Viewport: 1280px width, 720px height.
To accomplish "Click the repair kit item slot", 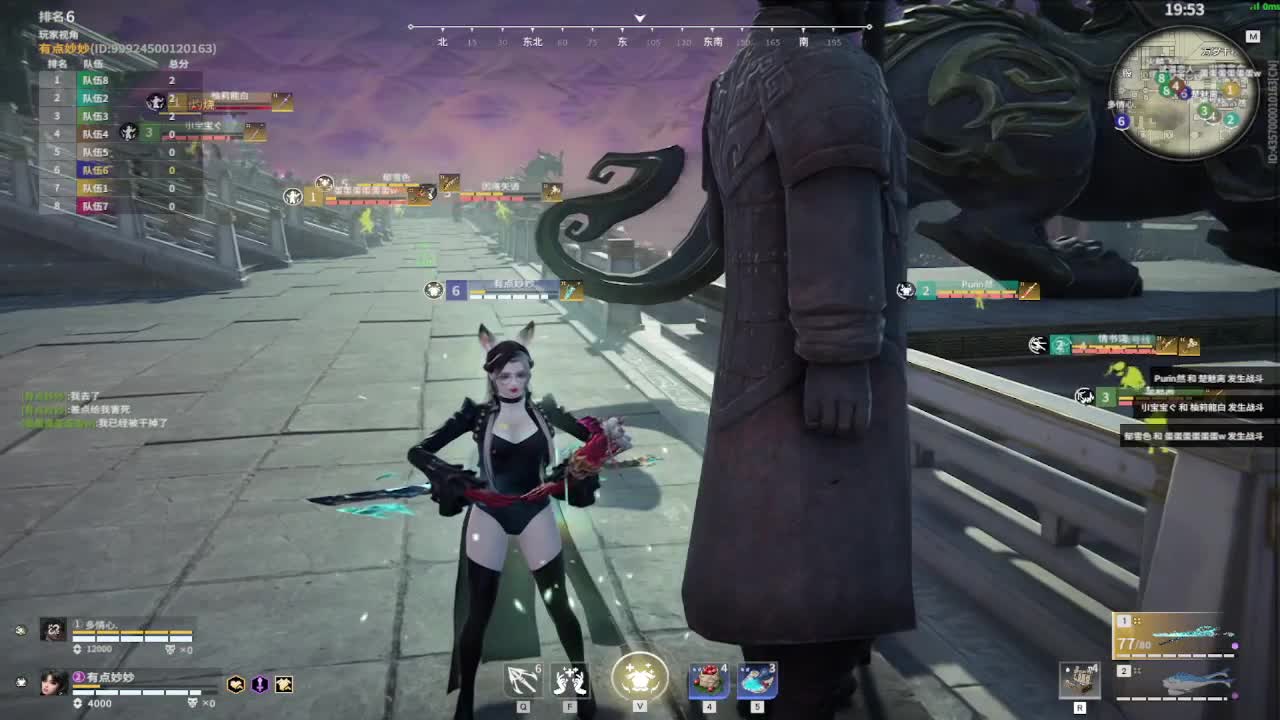I will click(1080, 681).
